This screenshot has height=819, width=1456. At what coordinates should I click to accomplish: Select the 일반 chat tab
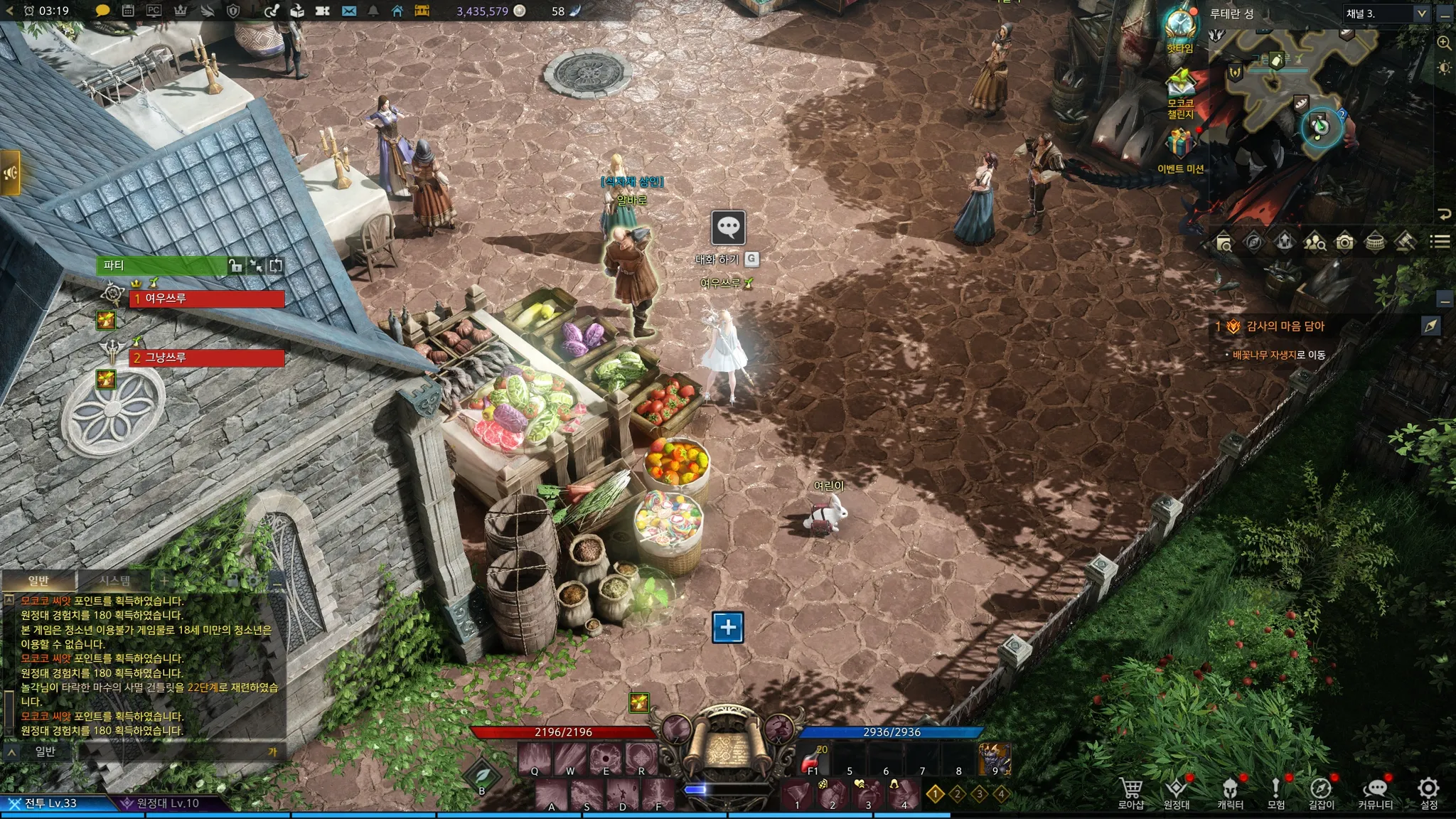point(38,581)
